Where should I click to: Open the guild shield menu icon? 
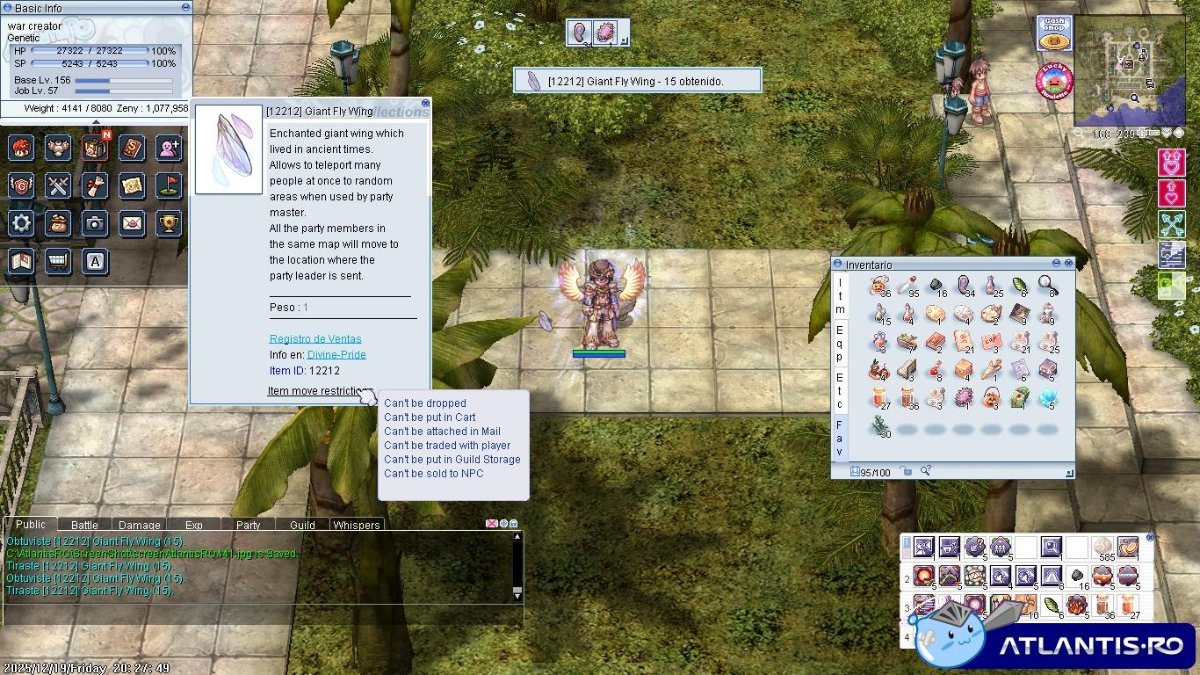tap(21, 185)
